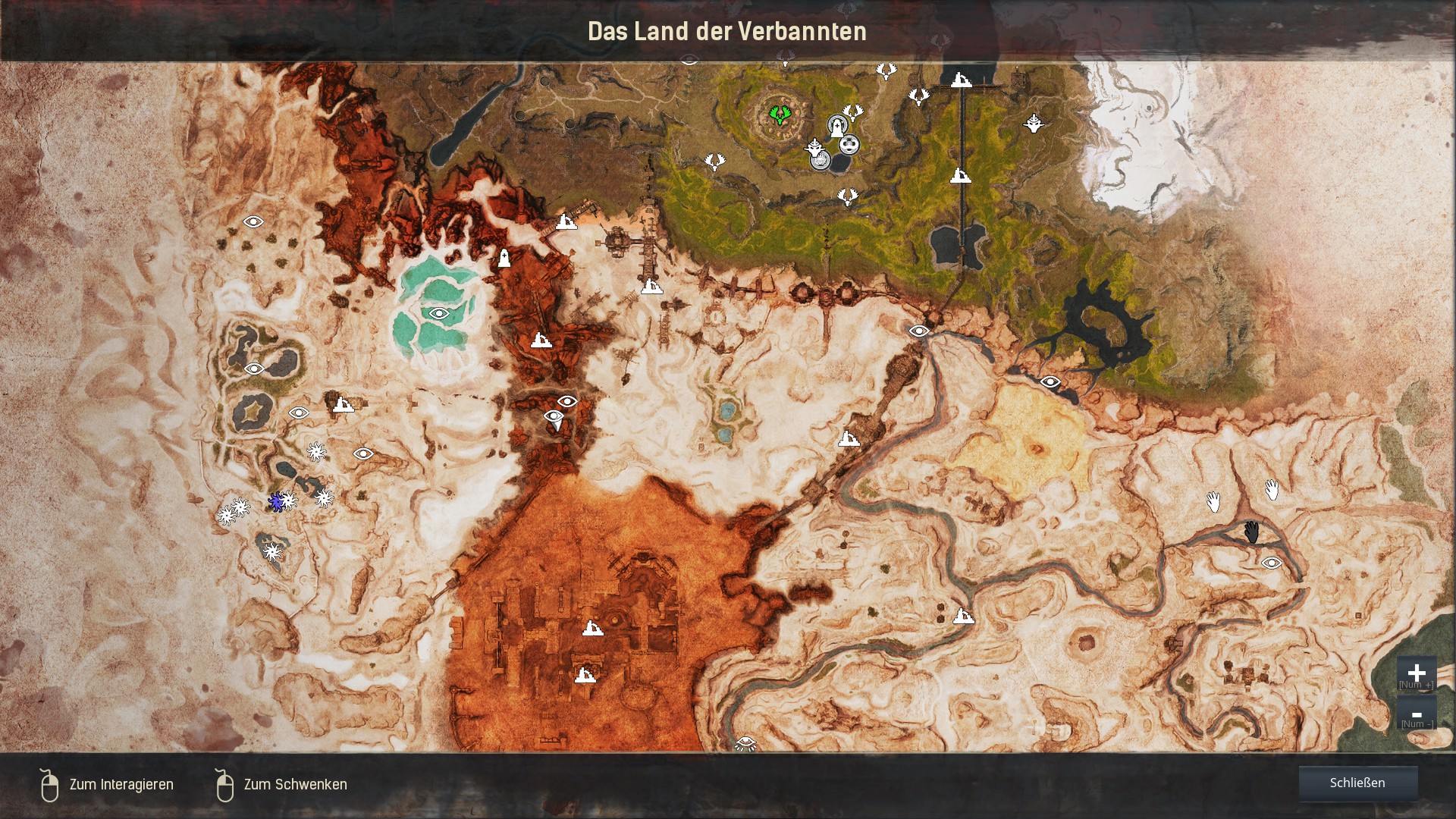Zoom out with the minus button

tap(1416, 714)
